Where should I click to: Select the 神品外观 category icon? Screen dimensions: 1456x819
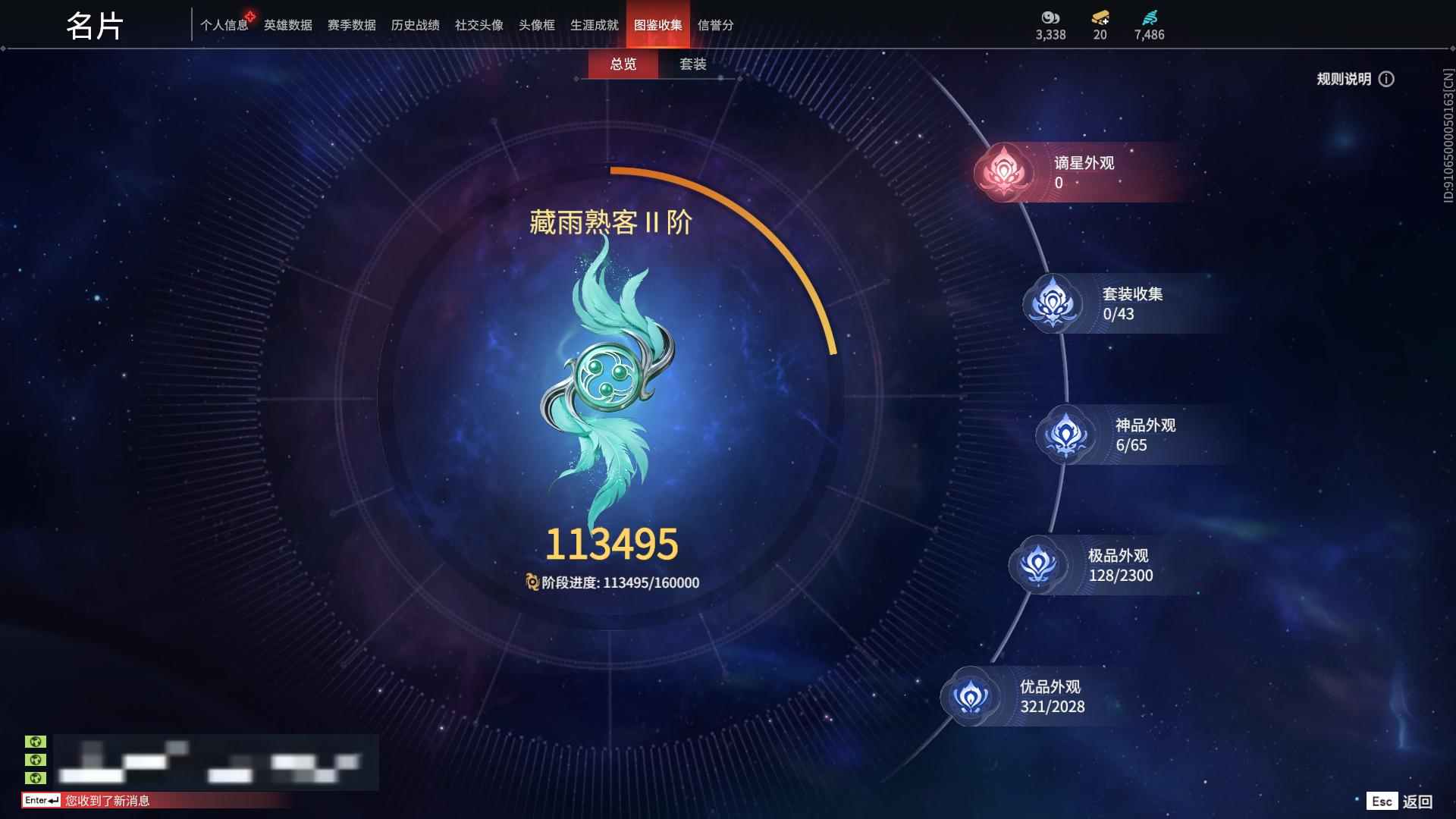point(1065,435)
